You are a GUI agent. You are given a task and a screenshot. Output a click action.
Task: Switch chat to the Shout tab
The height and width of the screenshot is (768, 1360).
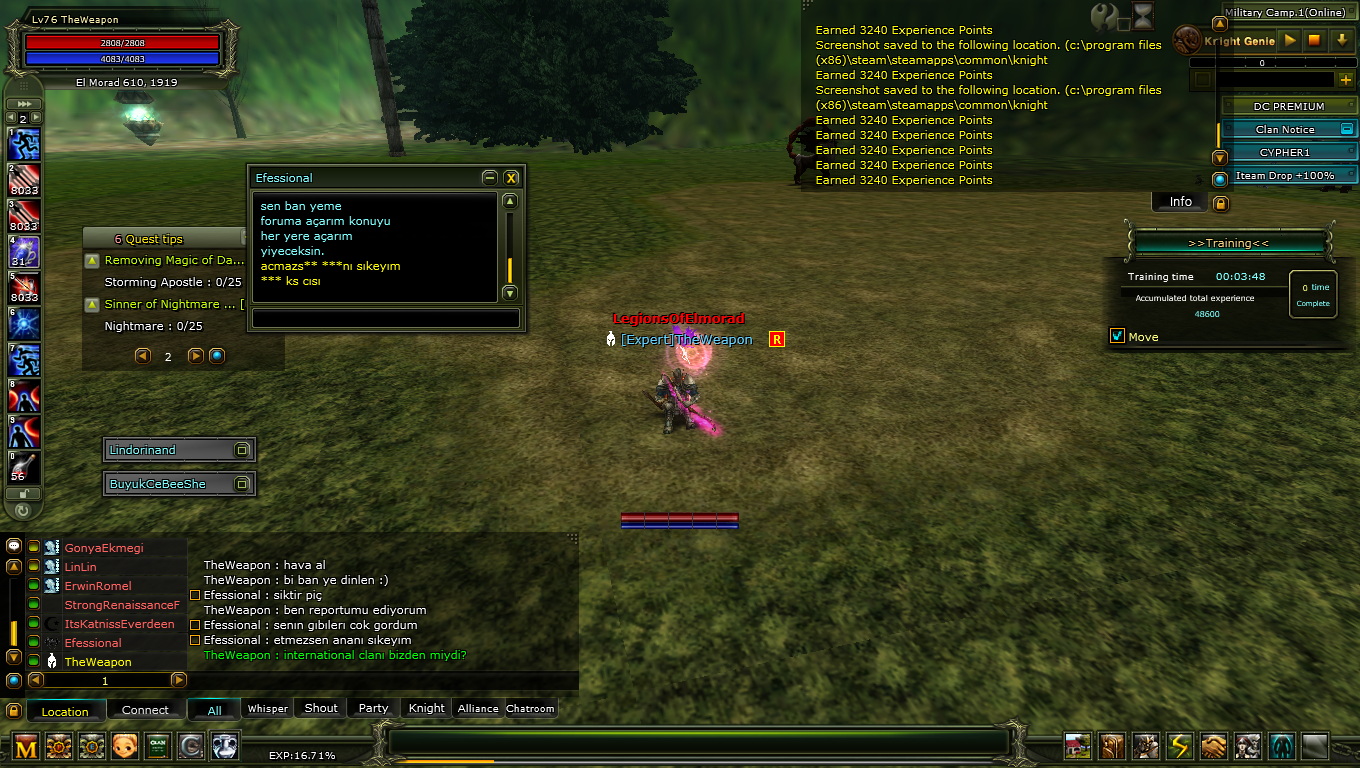[321, 708]
